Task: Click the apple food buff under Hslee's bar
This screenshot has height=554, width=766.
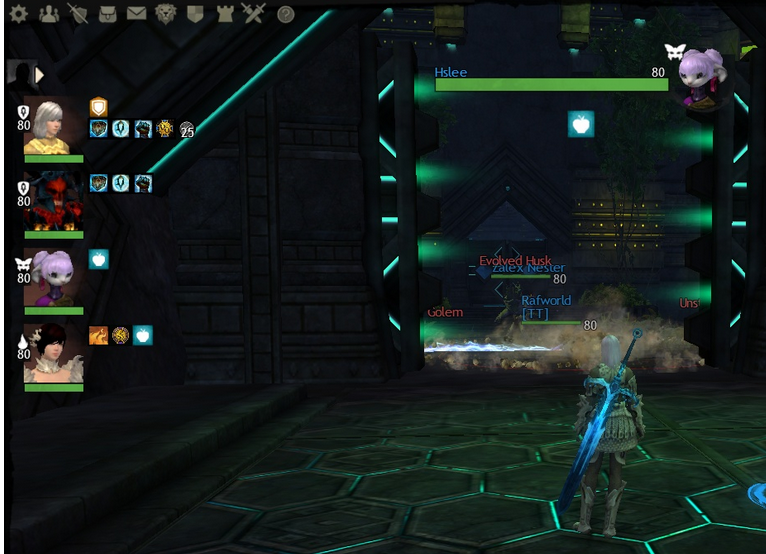Action: (581, 124)
